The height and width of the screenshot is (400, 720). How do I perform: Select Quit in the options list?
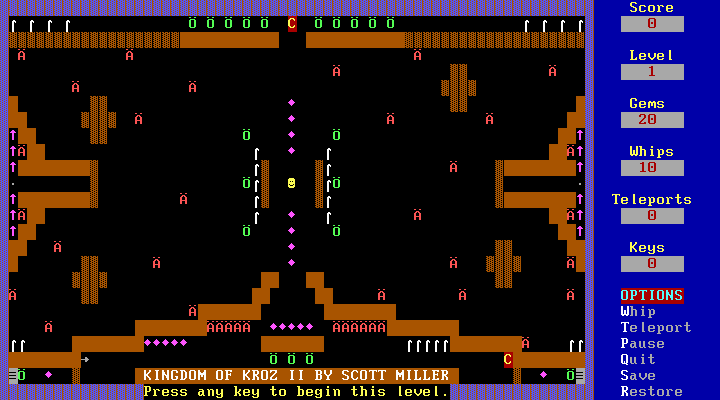pyautogui.click(x=638, y=359)
